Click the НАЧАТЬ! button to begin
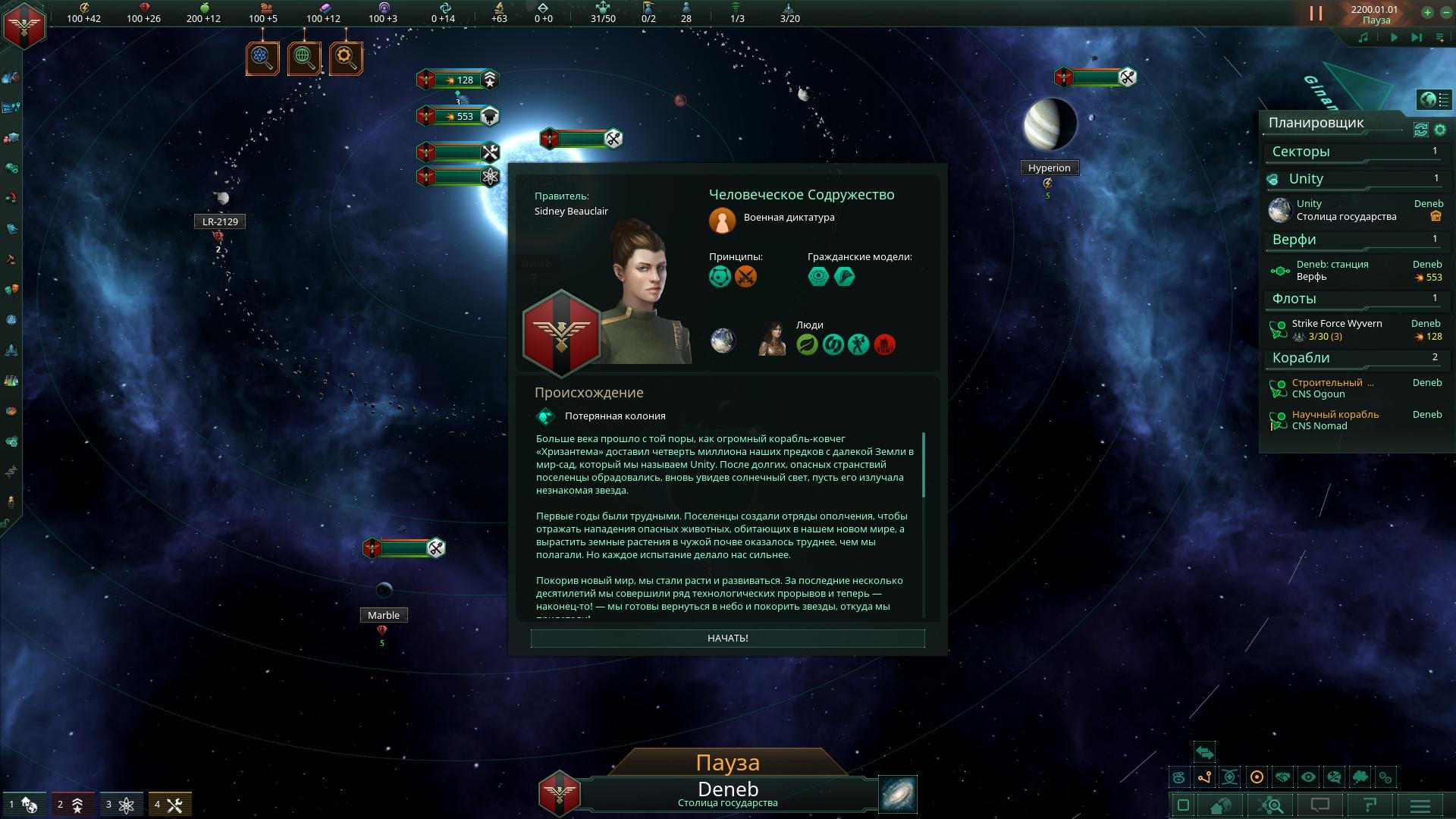This screenshot has height=819, width=1456. (727, 639)
